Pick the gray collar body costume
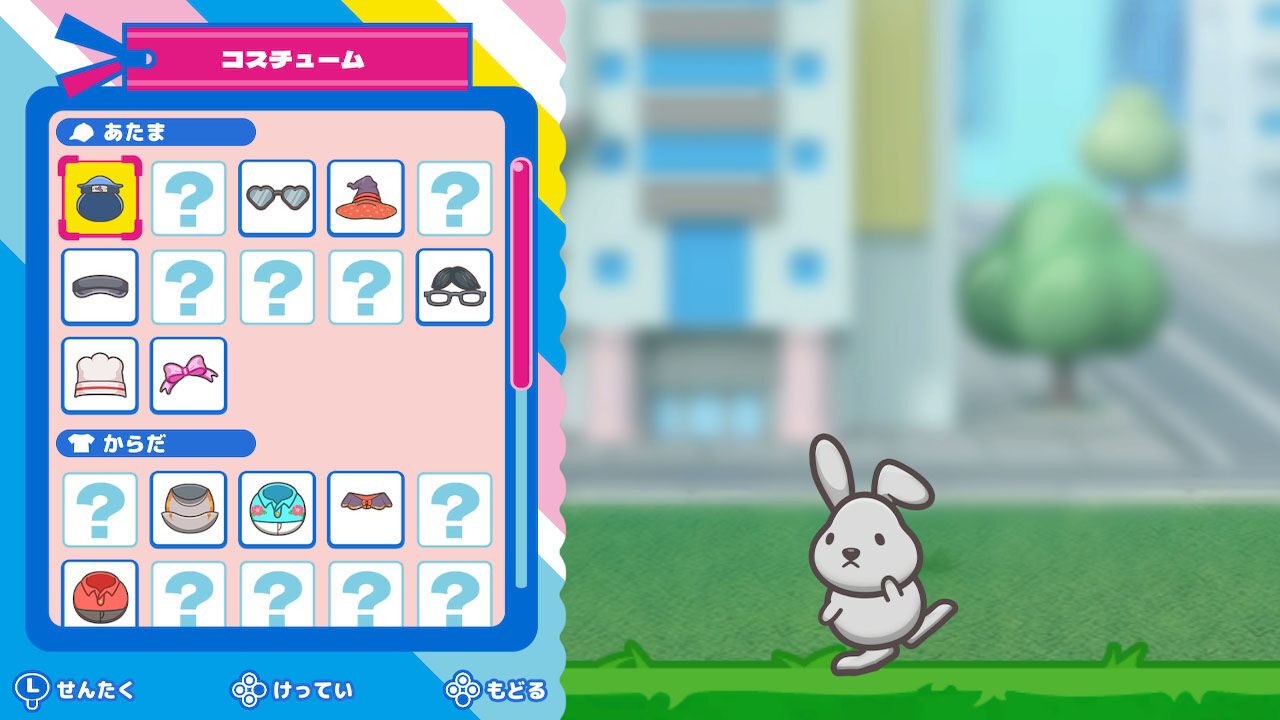Viewport: 1280px width, 720px height. tap(188, 509)
